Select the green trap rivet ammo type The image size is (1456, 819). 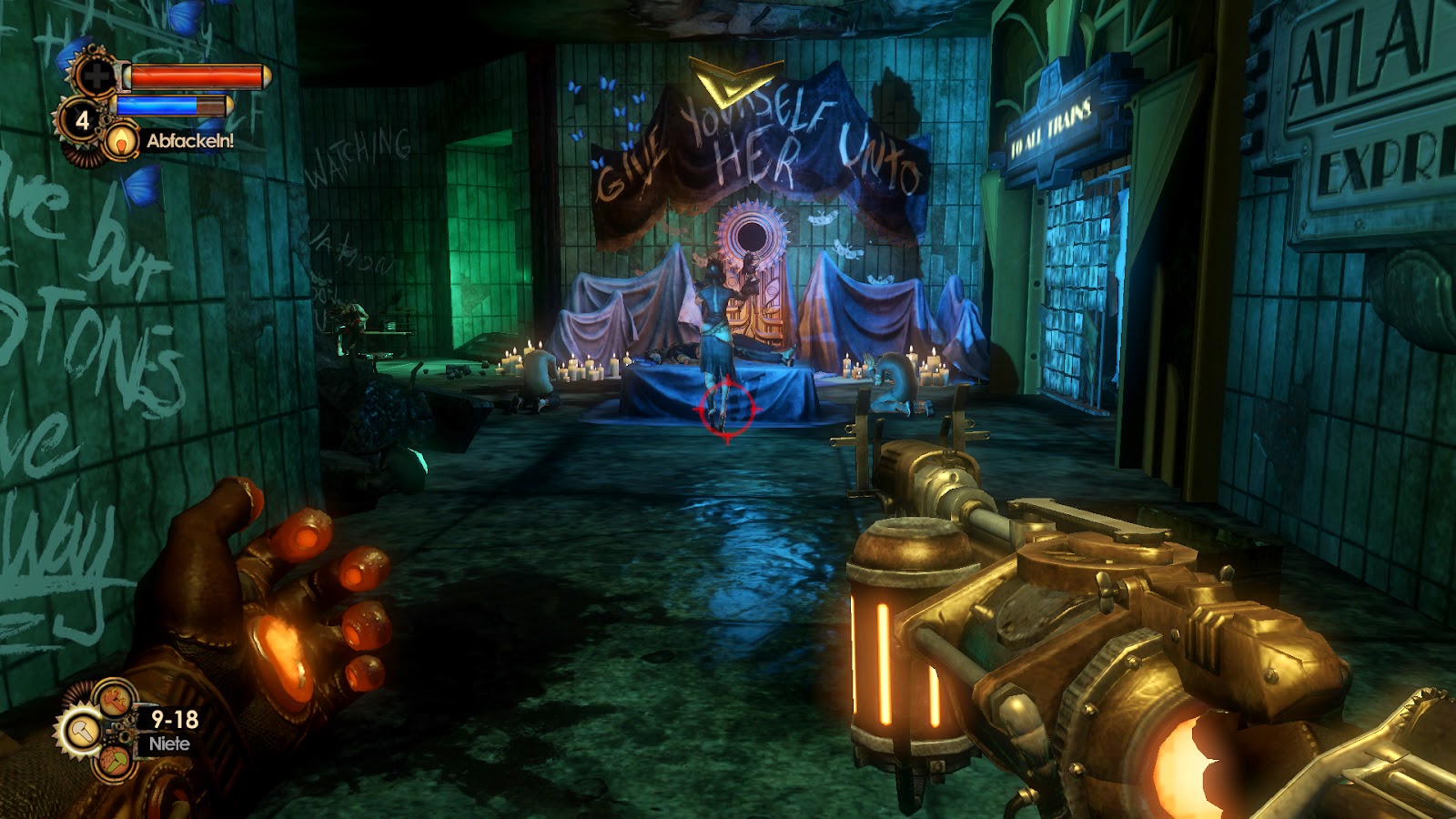[116, 761]
